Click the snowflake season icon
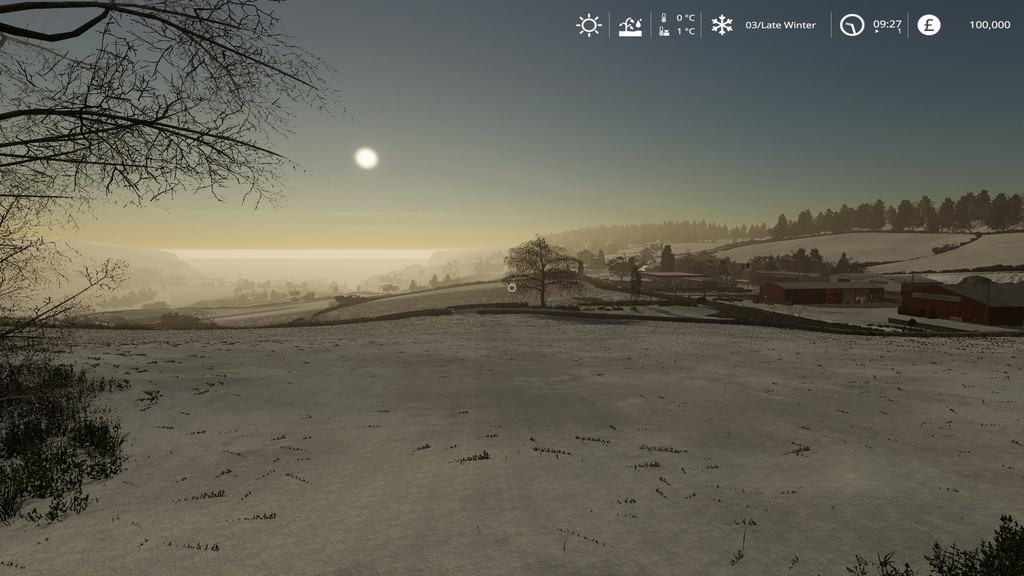This screenshot has height=576, width=1024. click(x=722, y=25)
